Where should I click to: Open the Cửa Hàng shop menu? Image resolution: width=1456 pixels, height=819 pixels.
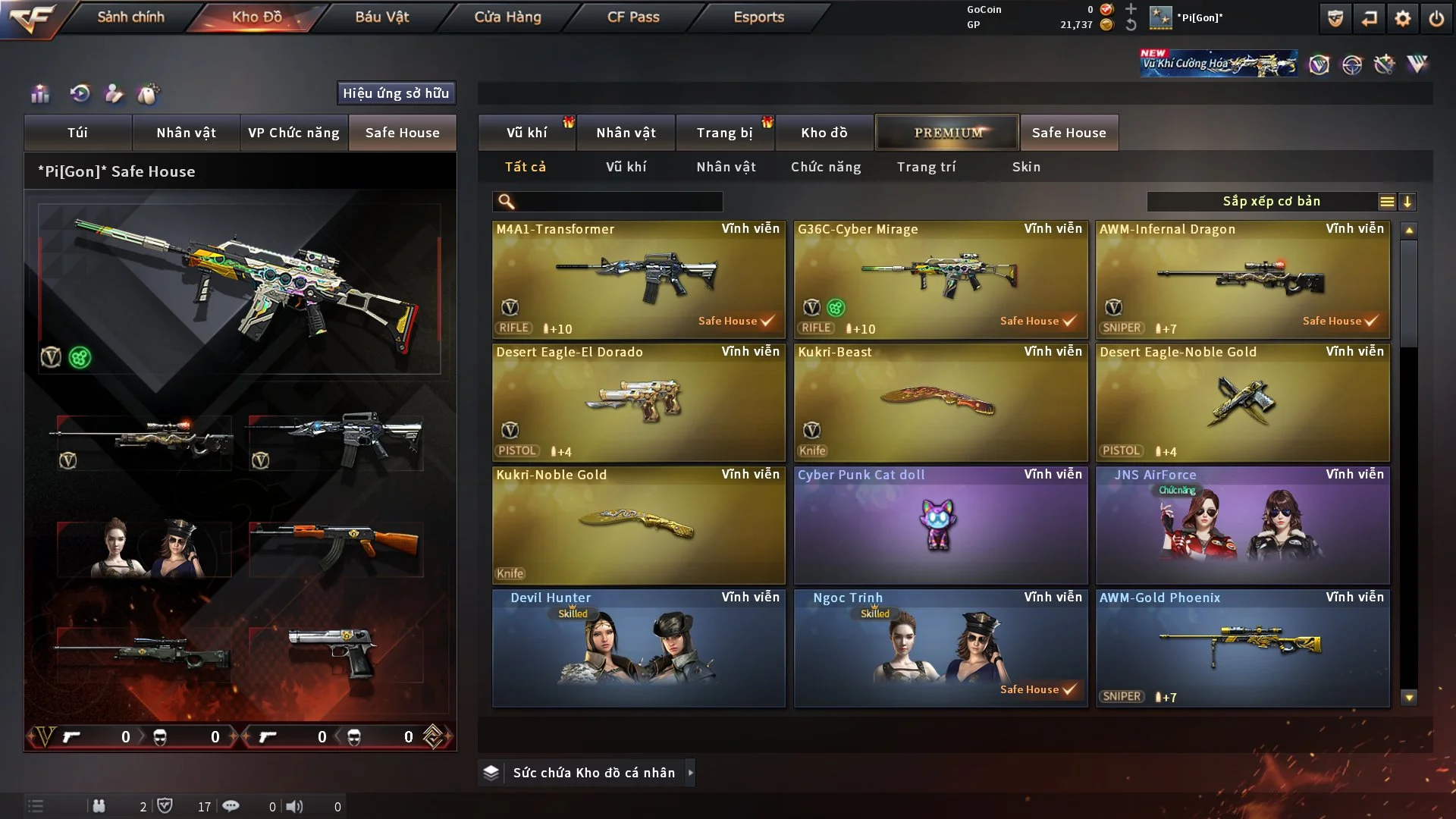click(x=507, y=17)
